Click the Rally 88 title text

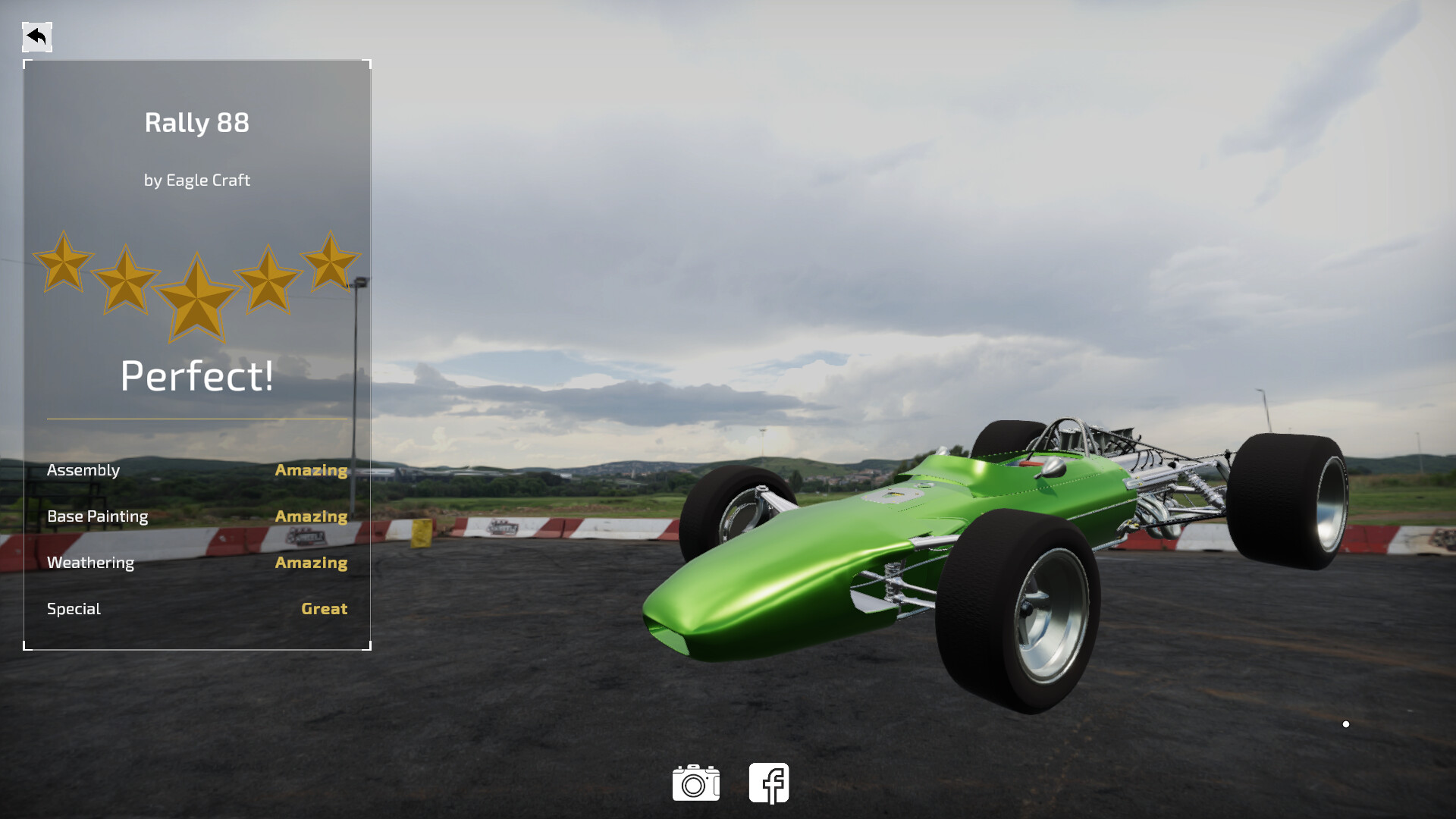[196, 123]
